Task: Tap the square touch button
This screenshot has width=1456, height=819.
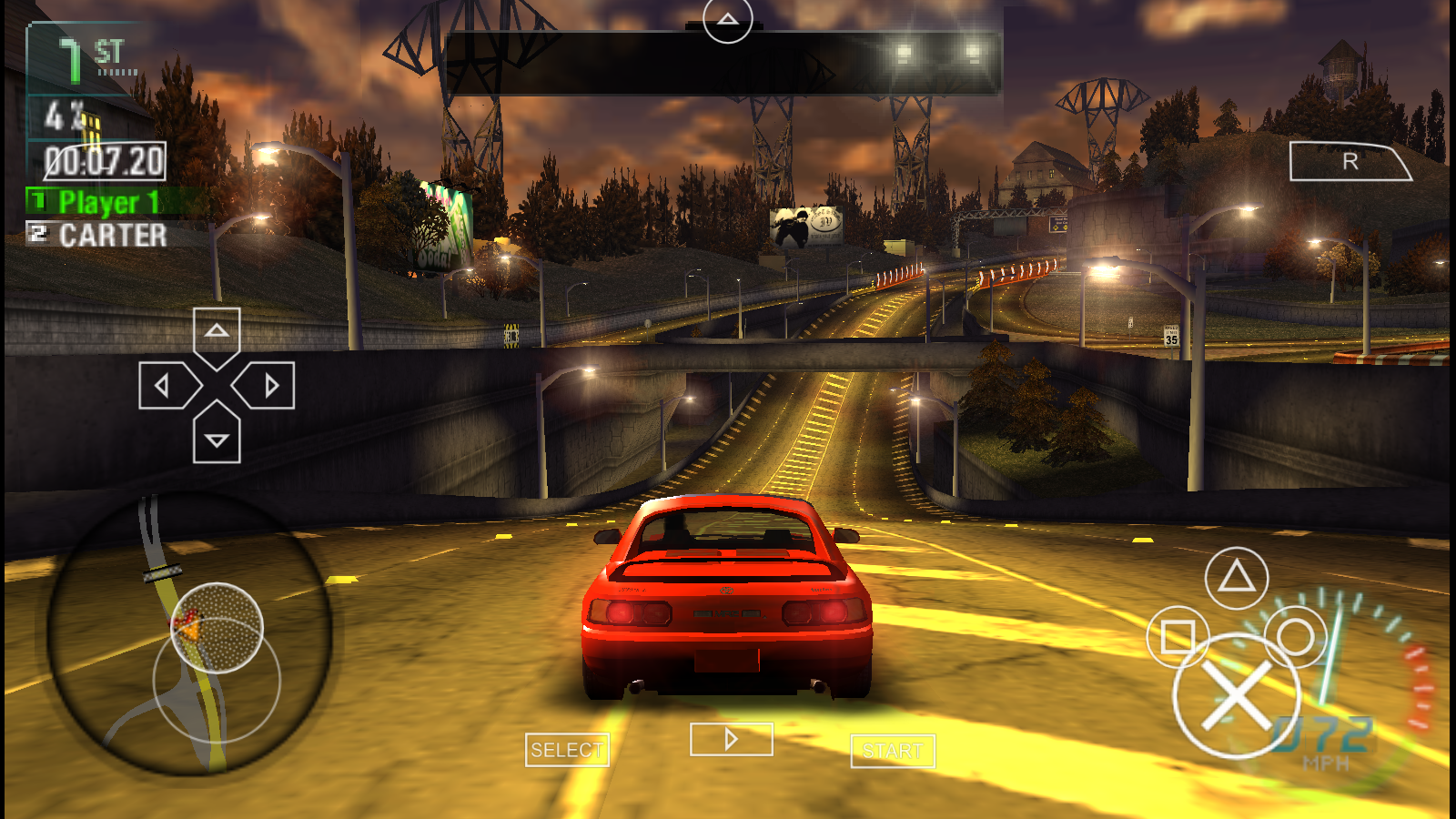Action: (1178, 637)
